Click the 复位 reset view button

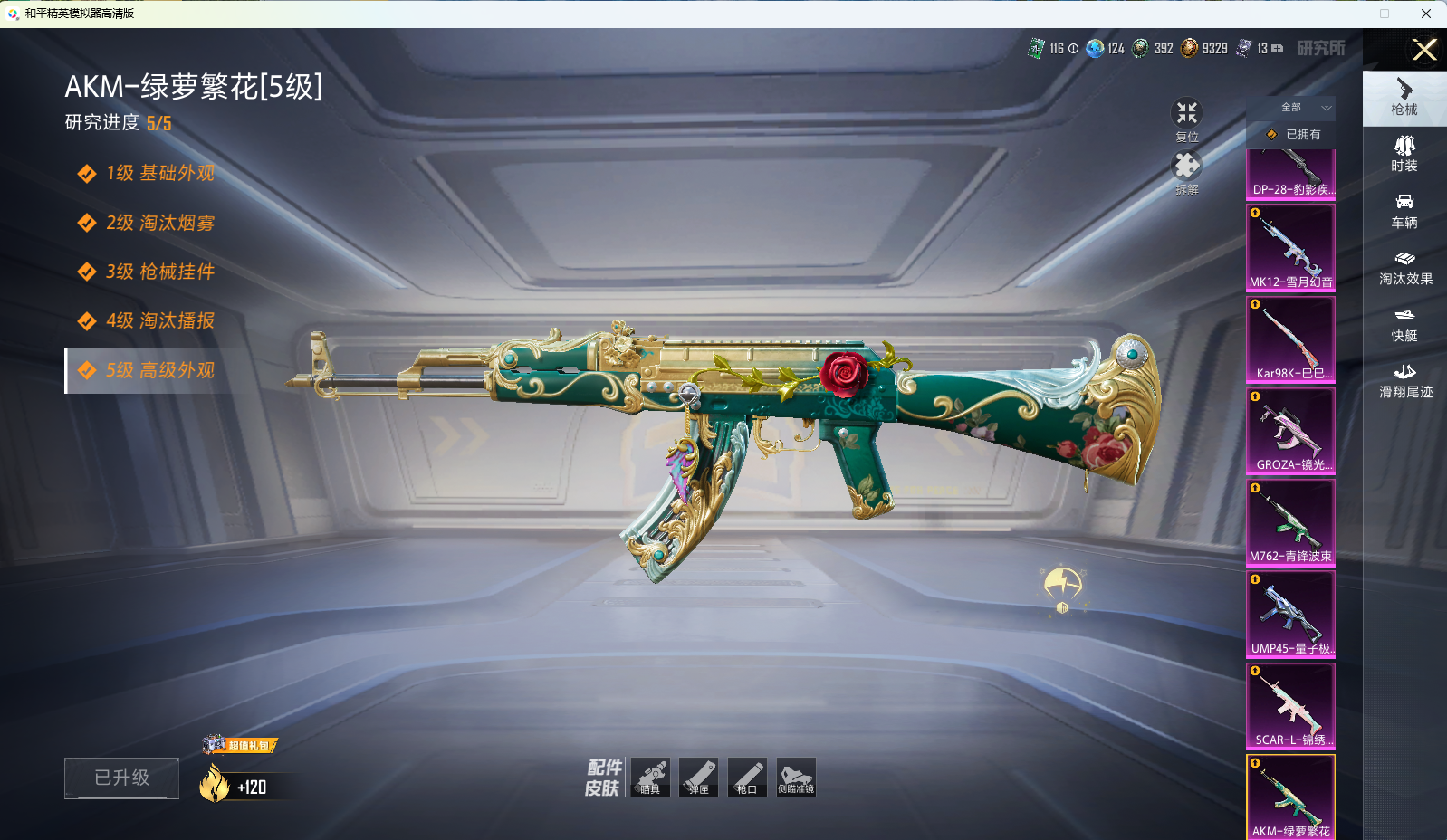1186,119
